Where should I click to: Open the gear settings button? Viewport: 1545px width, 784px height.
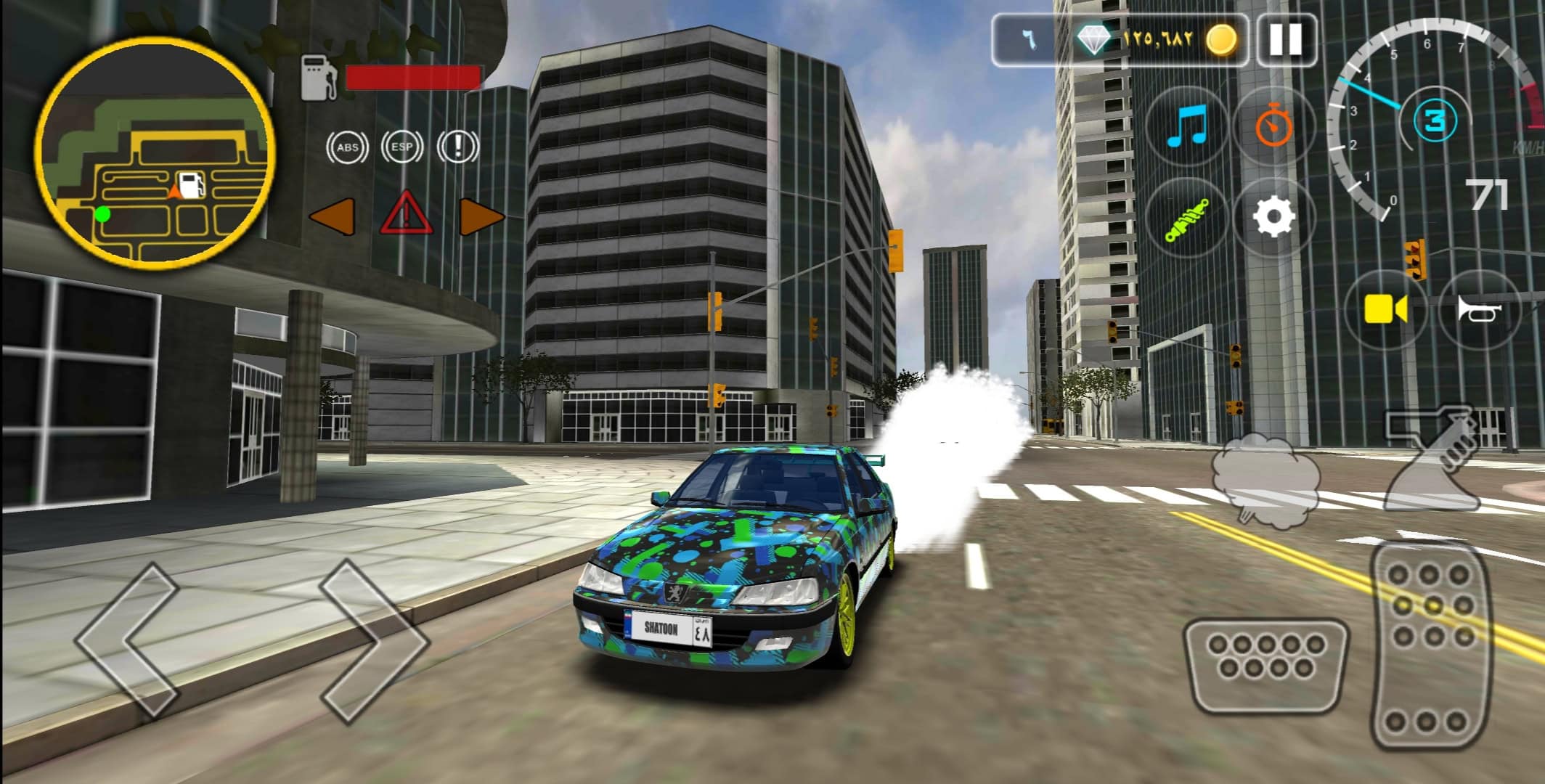click(1274, 217)
